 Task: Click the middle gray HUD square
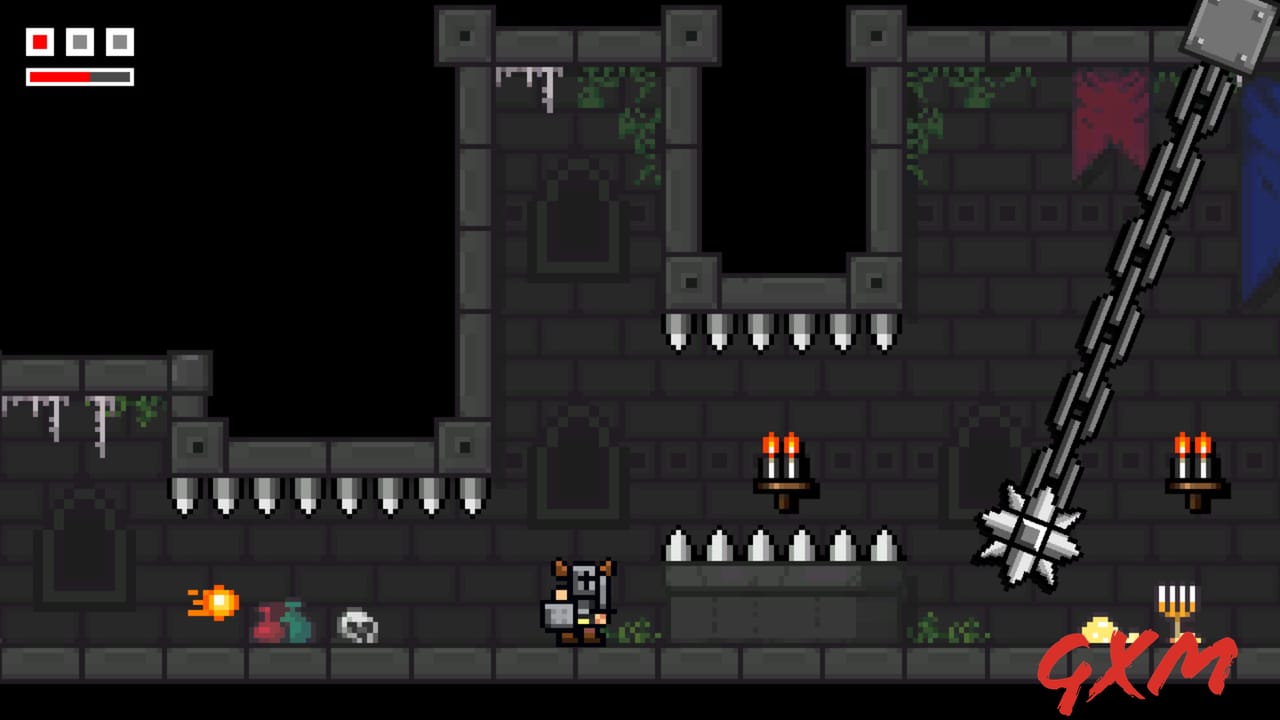(79, 42)
